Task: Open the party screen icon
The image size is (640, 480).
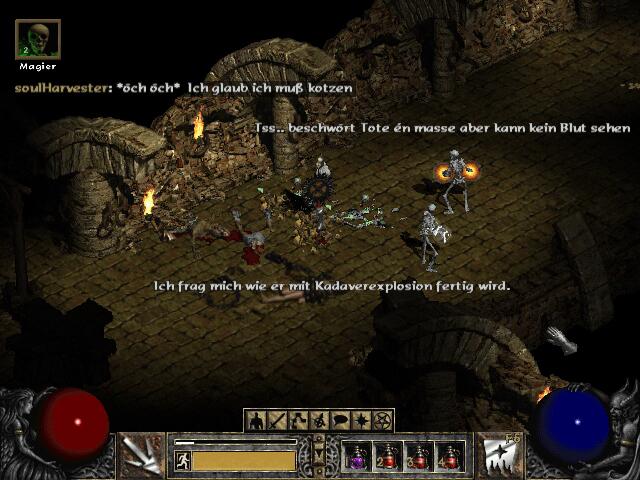Action: pyautogui.click(x=319, y=420)
